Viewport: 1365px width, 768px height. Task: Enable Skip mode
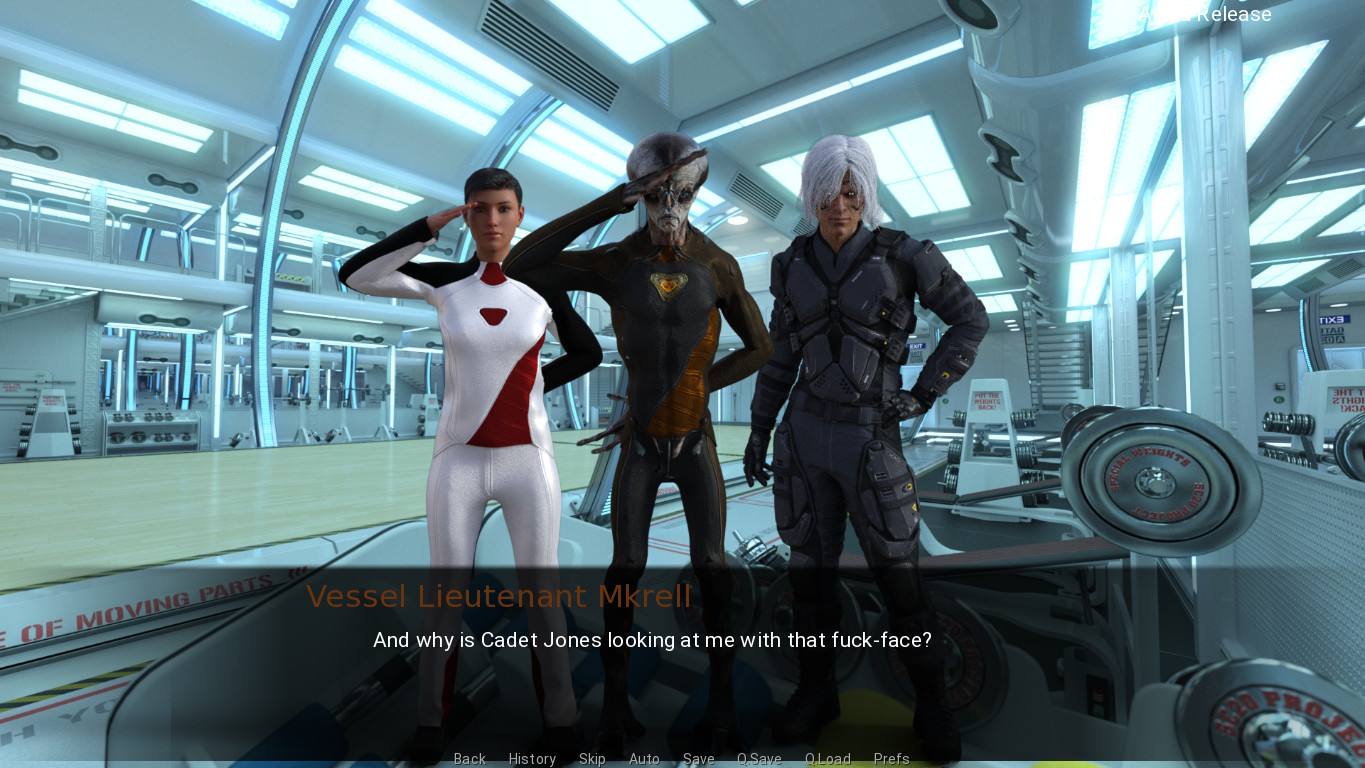pos(592,759)
